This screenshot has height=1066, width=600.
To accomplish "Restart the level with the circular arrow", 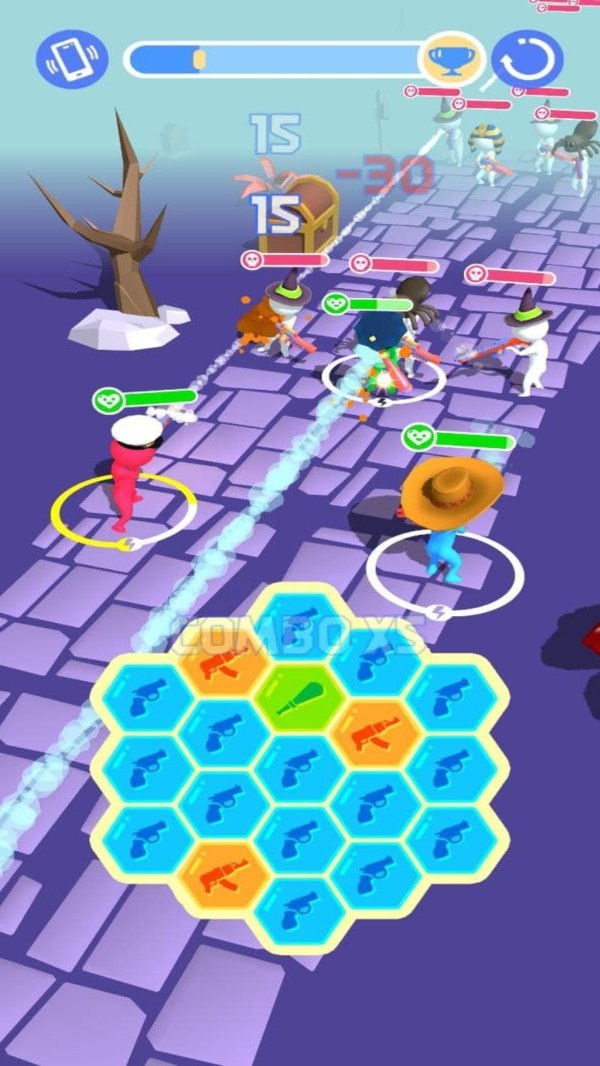I will (527, 59).
